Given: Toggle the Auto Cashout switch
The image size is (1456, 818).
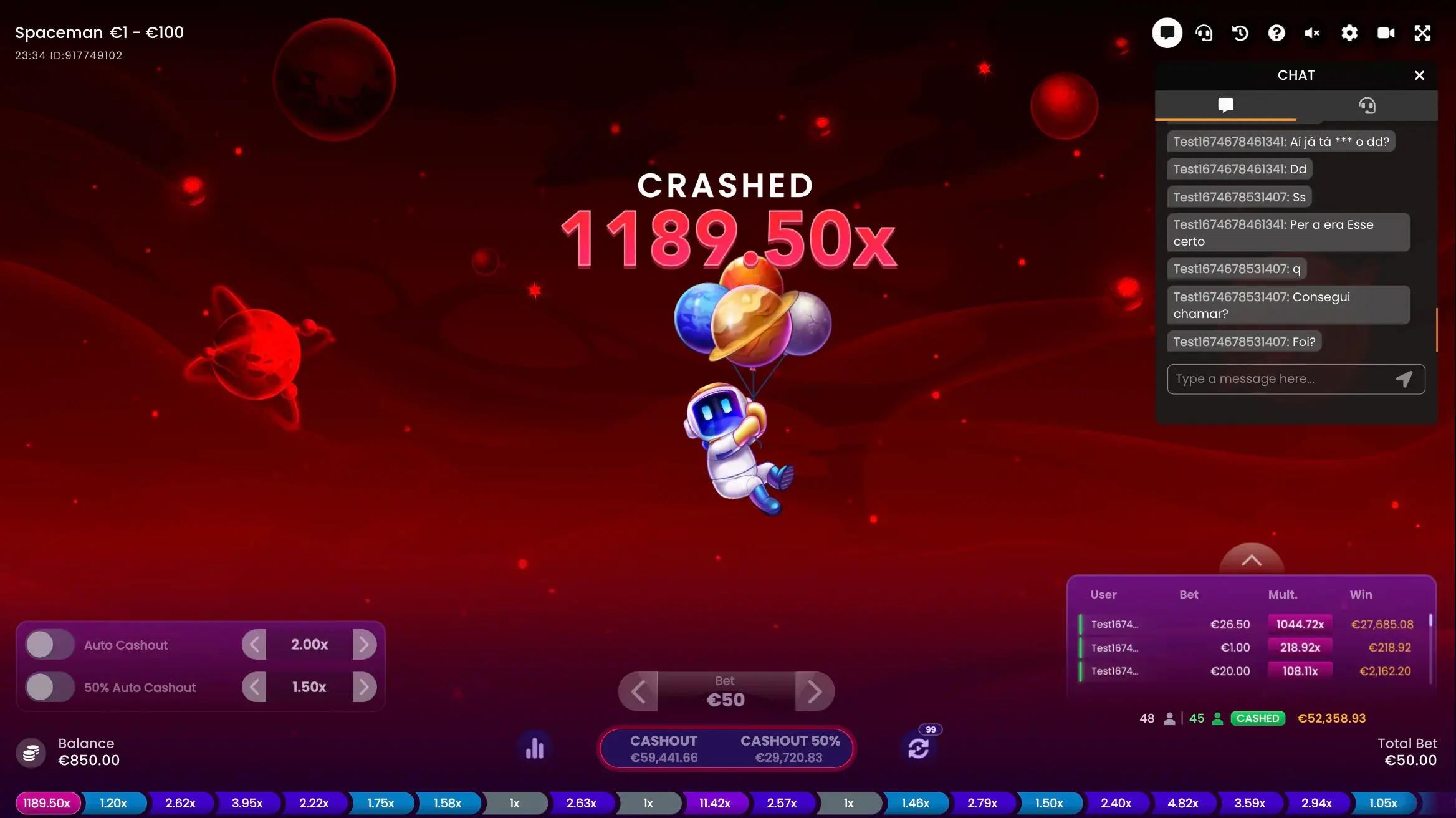Looking at the screenshot, I should click(x=50, y=645).
